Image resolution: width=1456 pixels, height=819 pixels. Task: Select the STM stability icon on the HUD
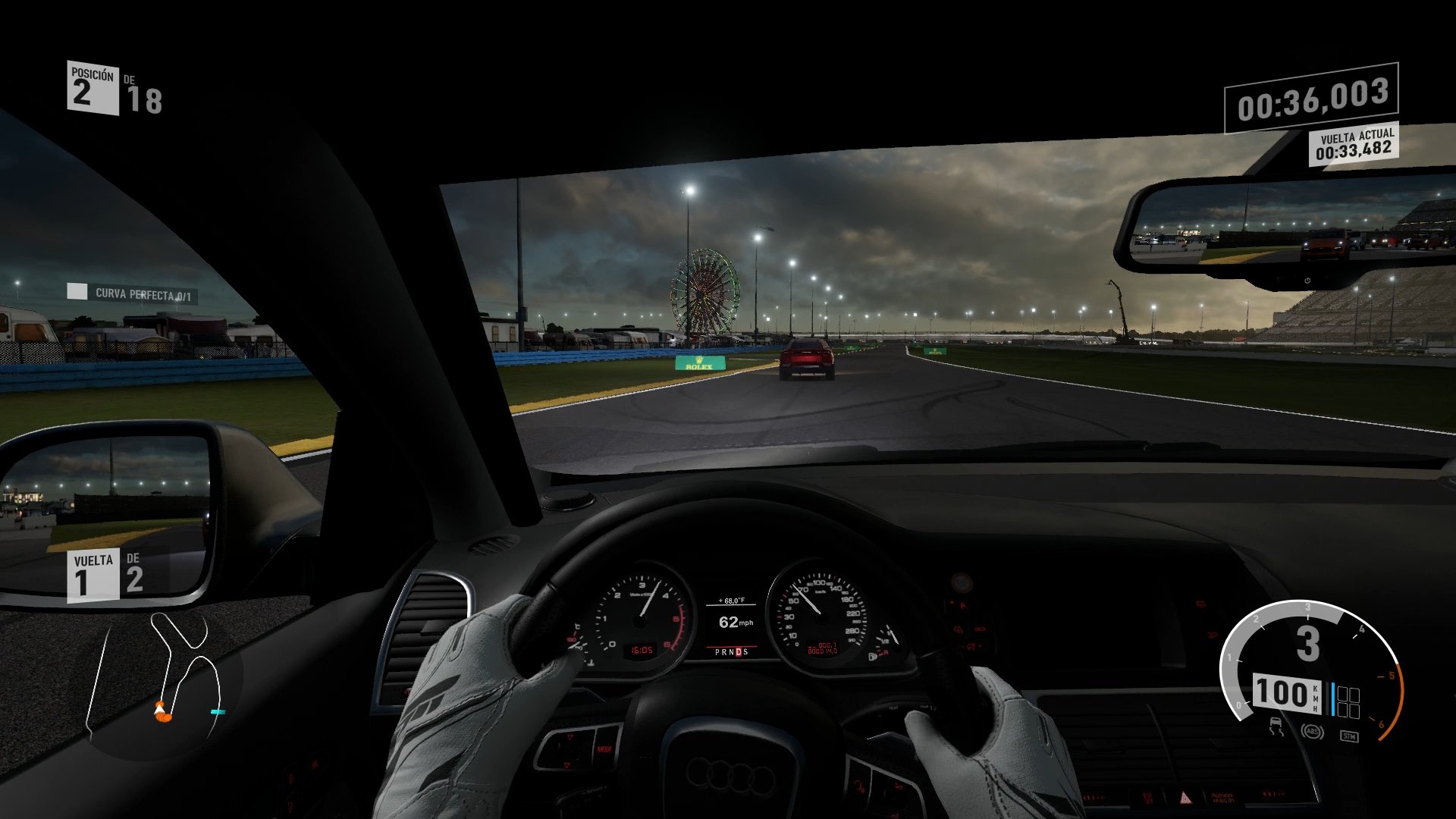1349,736
